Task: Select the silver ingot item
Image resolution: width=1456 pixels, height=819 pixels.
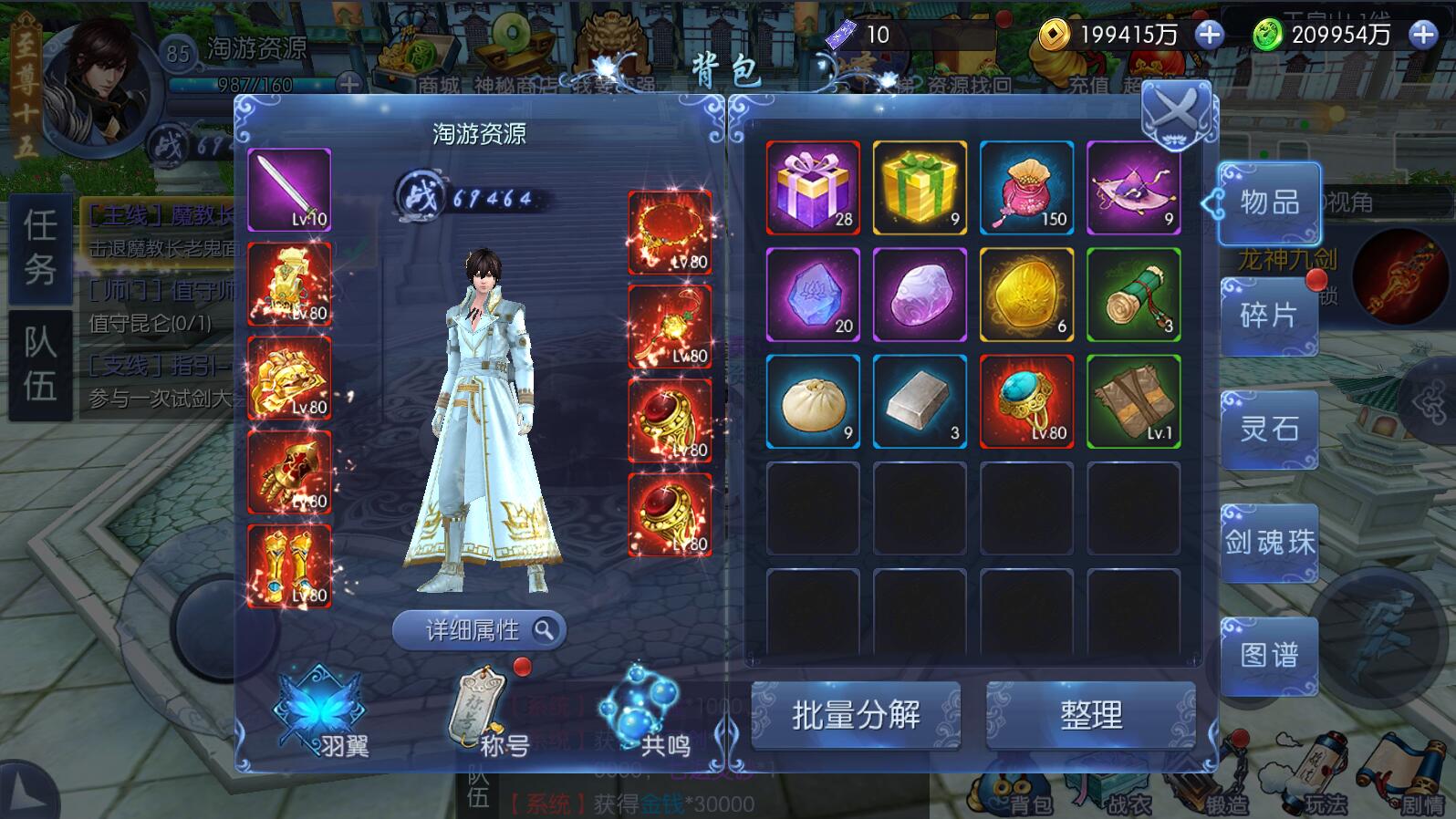Action: point(920,402)
